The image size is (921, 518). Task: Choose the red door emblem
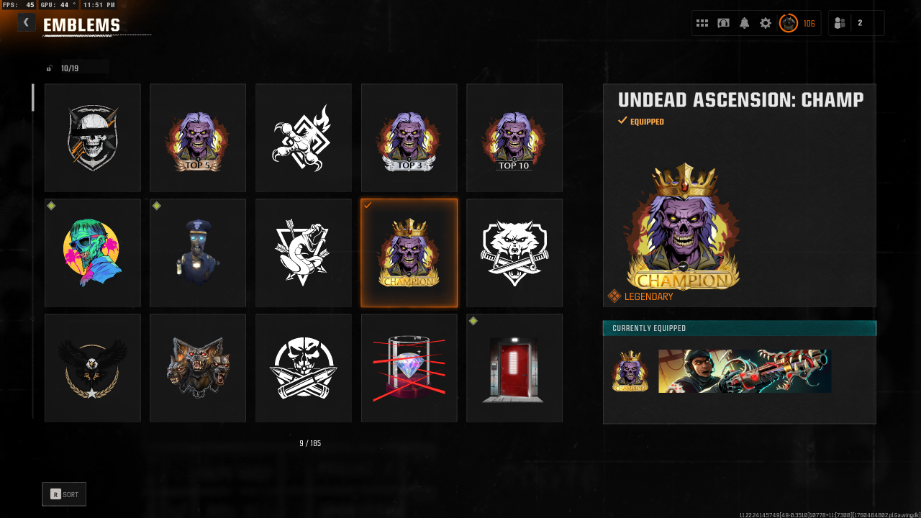point(514,368)
